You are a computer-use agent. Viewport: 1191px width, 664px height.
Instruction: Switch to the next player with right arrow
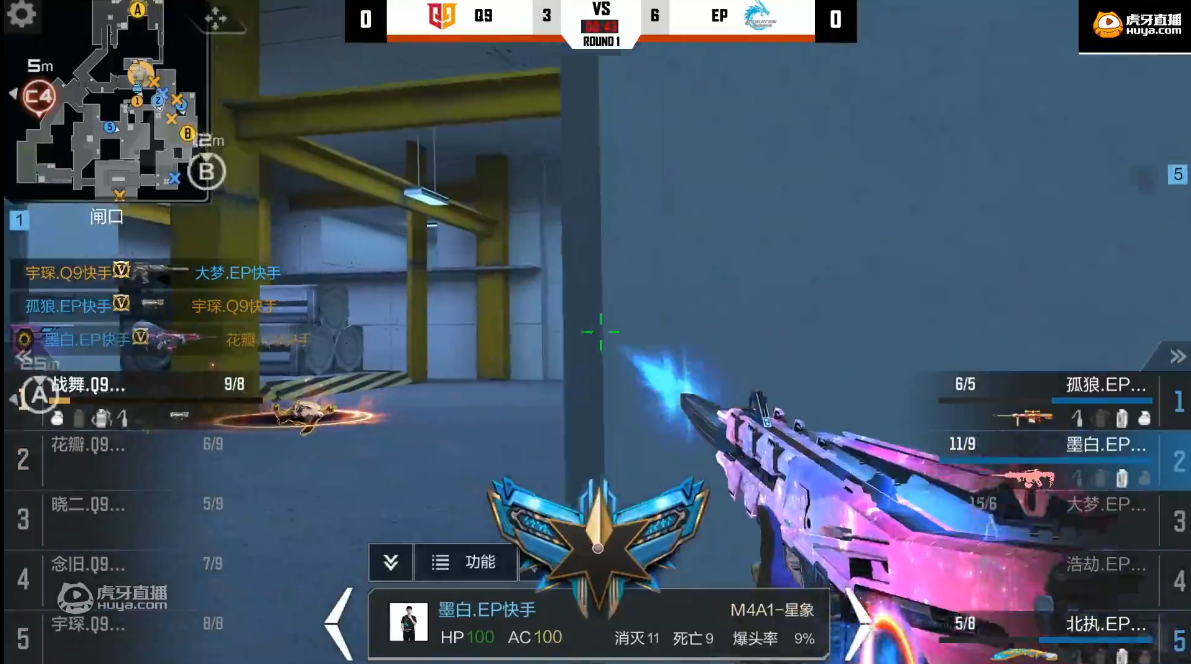tap(859, 623)
